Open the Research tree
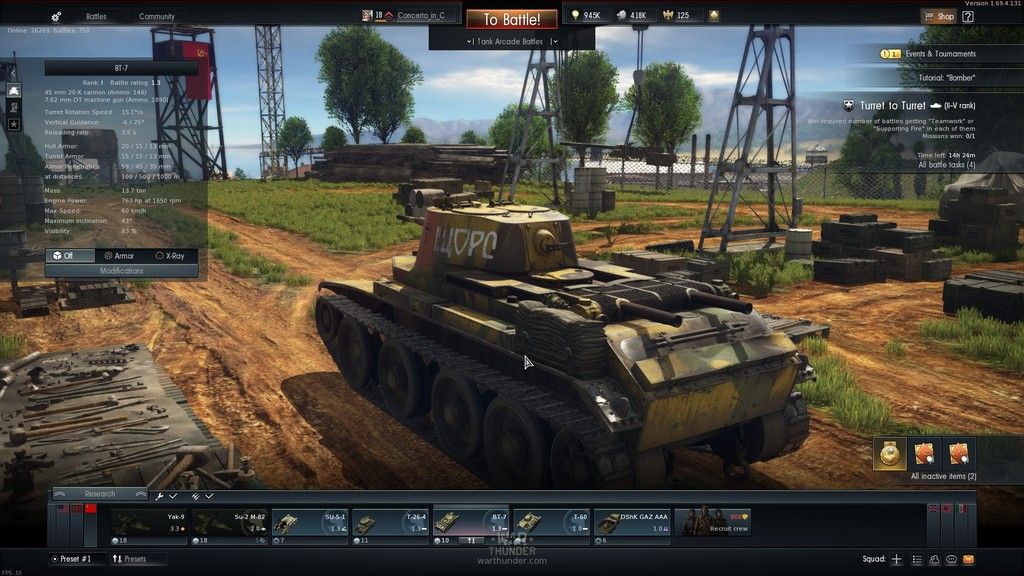The height and width of the screenshot is (576, 1024). [100, 494]
